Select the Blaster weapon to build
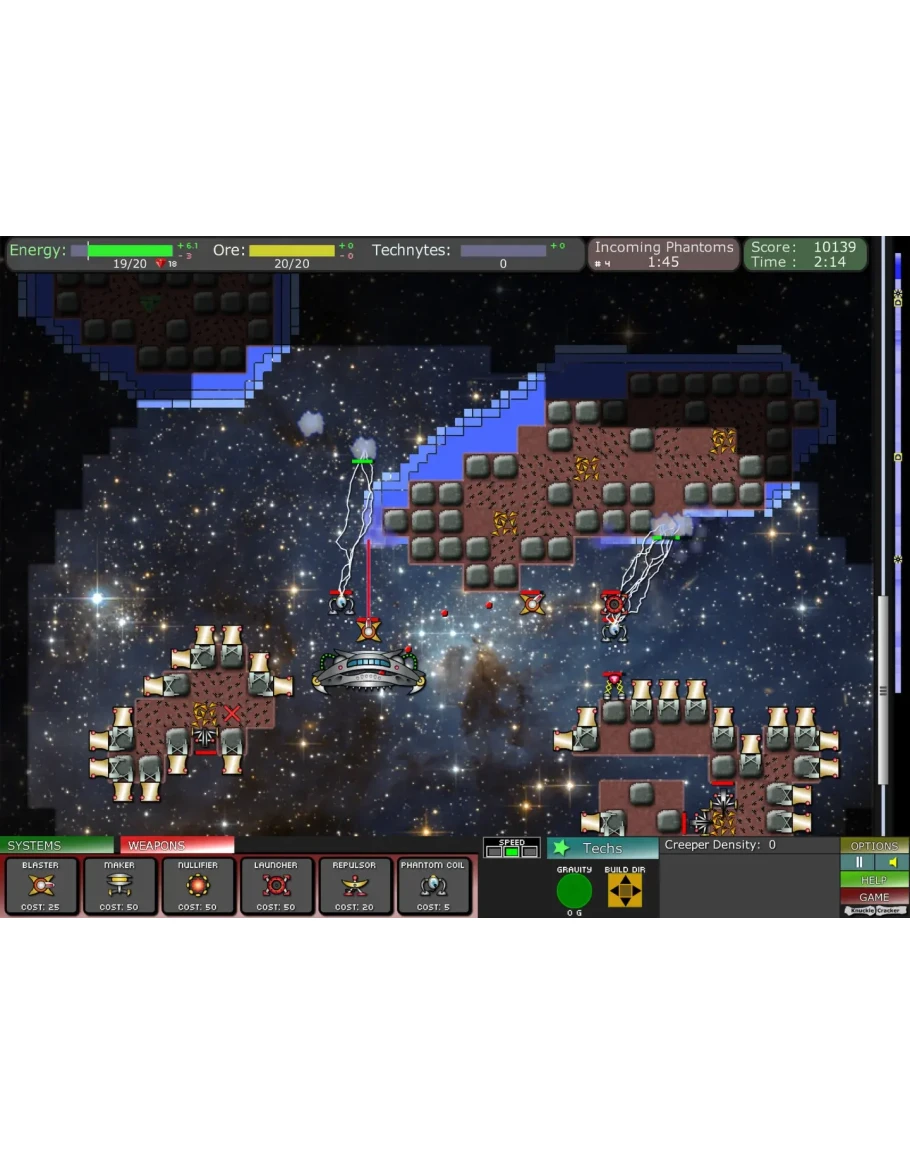 [x=40, y=886]
